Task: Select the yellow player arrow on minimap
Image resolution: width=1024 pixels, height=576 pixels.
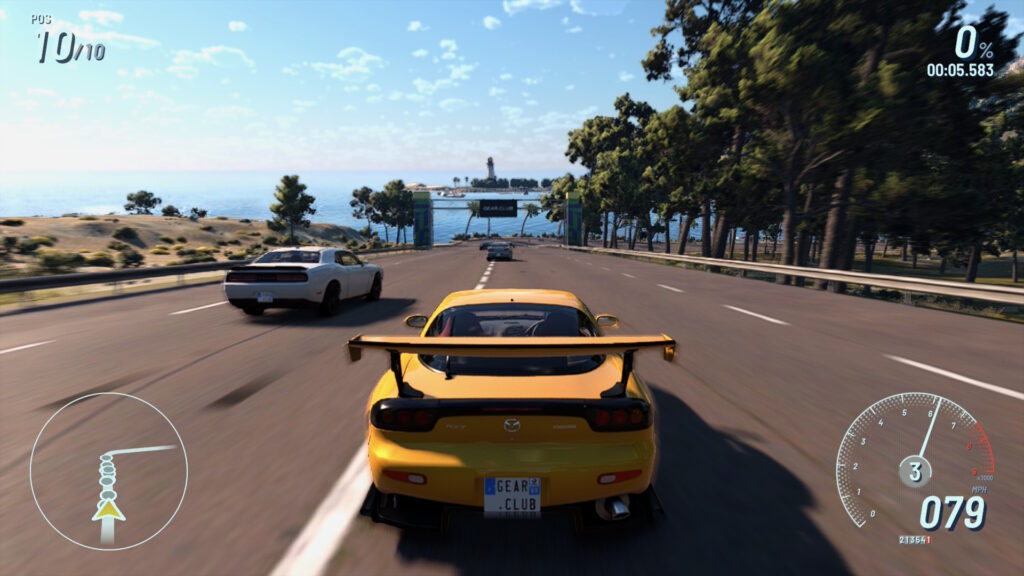Action: pyautogui.click(x=108, y=510)
